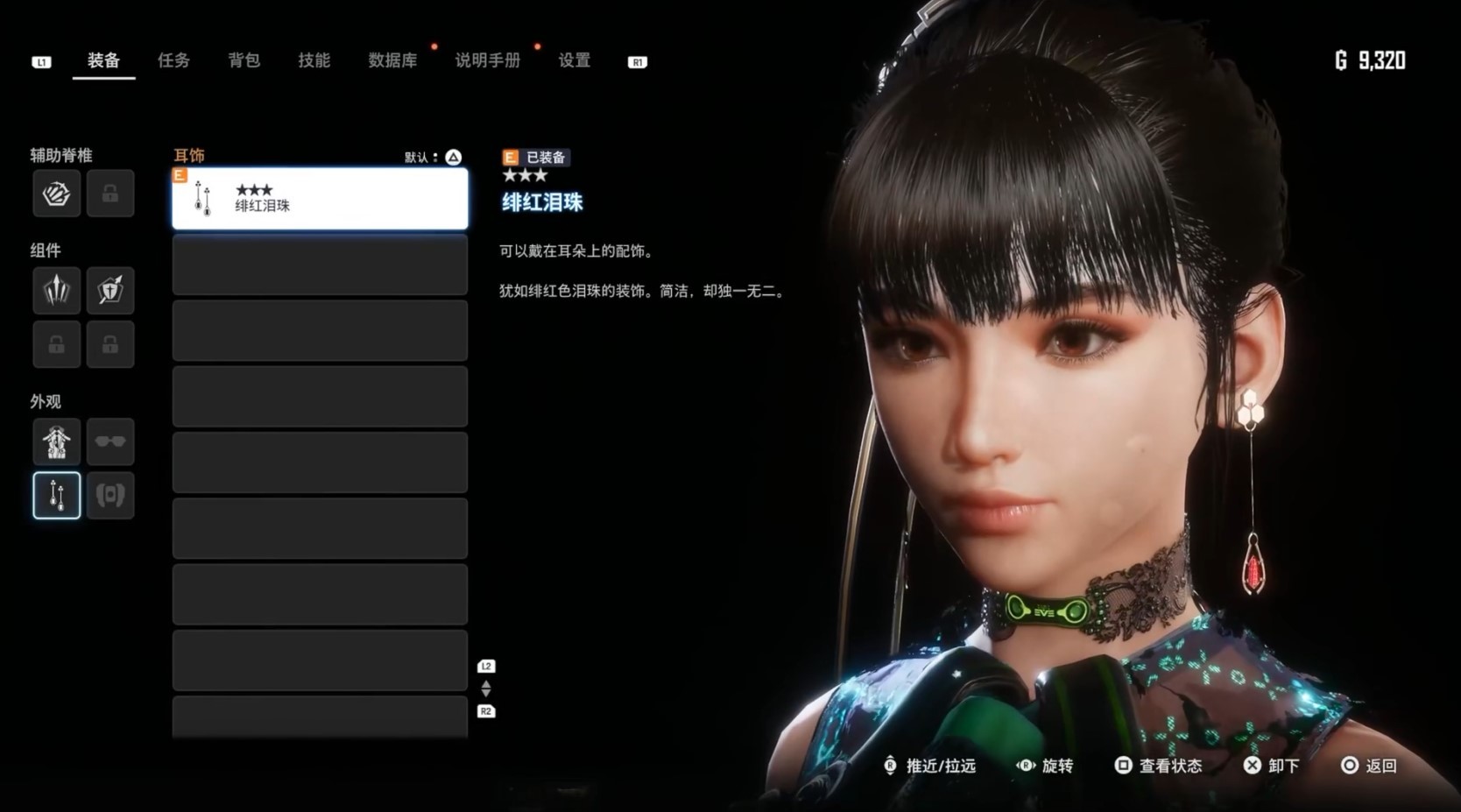Click the locked second exospine slot

[110, 194]
